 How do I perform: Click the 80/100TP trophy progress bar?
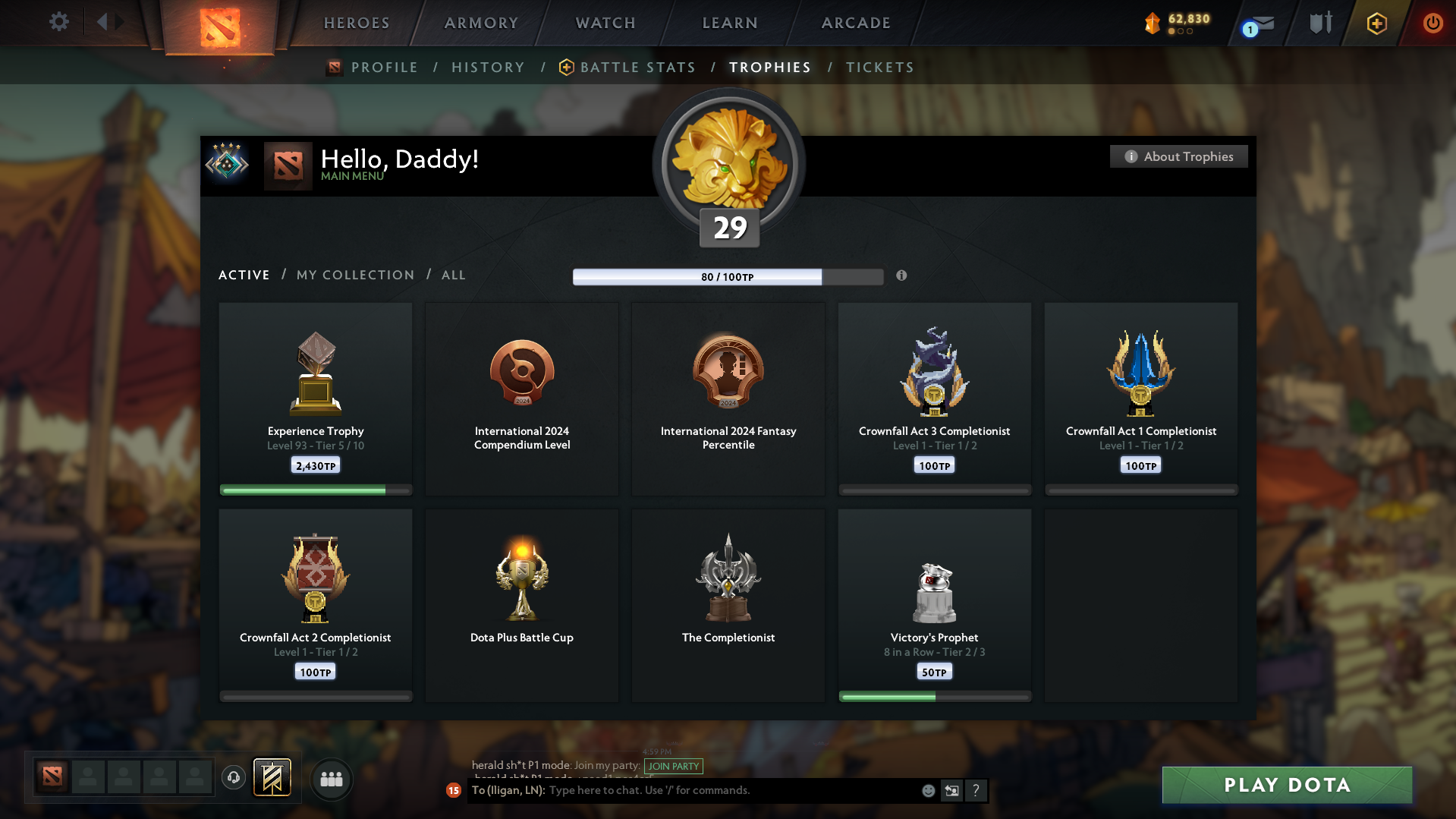pos(728,276)
